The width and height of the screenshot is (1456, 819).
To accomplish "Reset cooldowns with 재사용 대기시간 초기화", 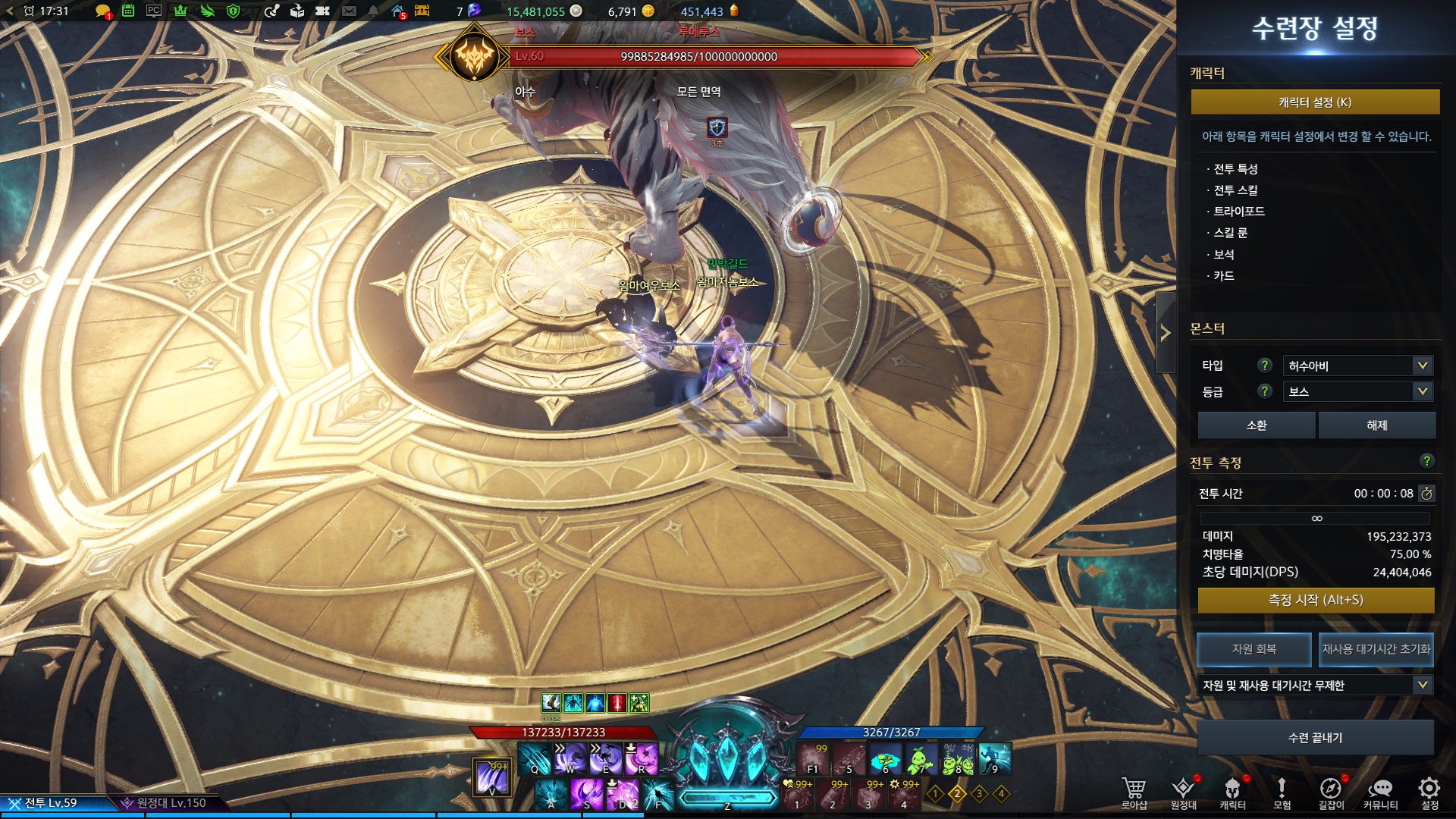I will (1376, 649).
